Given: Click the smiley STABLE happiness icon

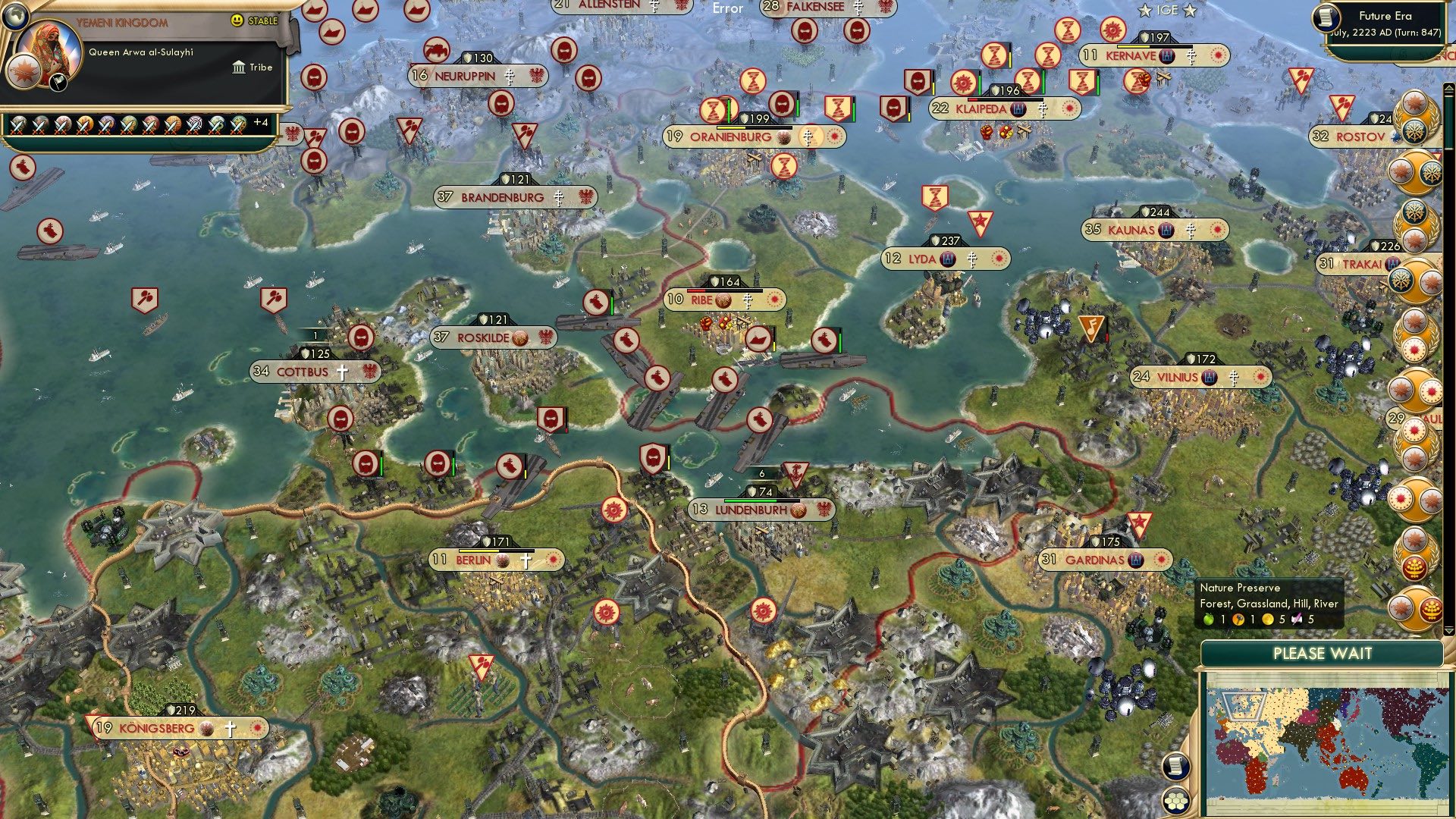Looking at the screenshot, I should coord(236,20).
